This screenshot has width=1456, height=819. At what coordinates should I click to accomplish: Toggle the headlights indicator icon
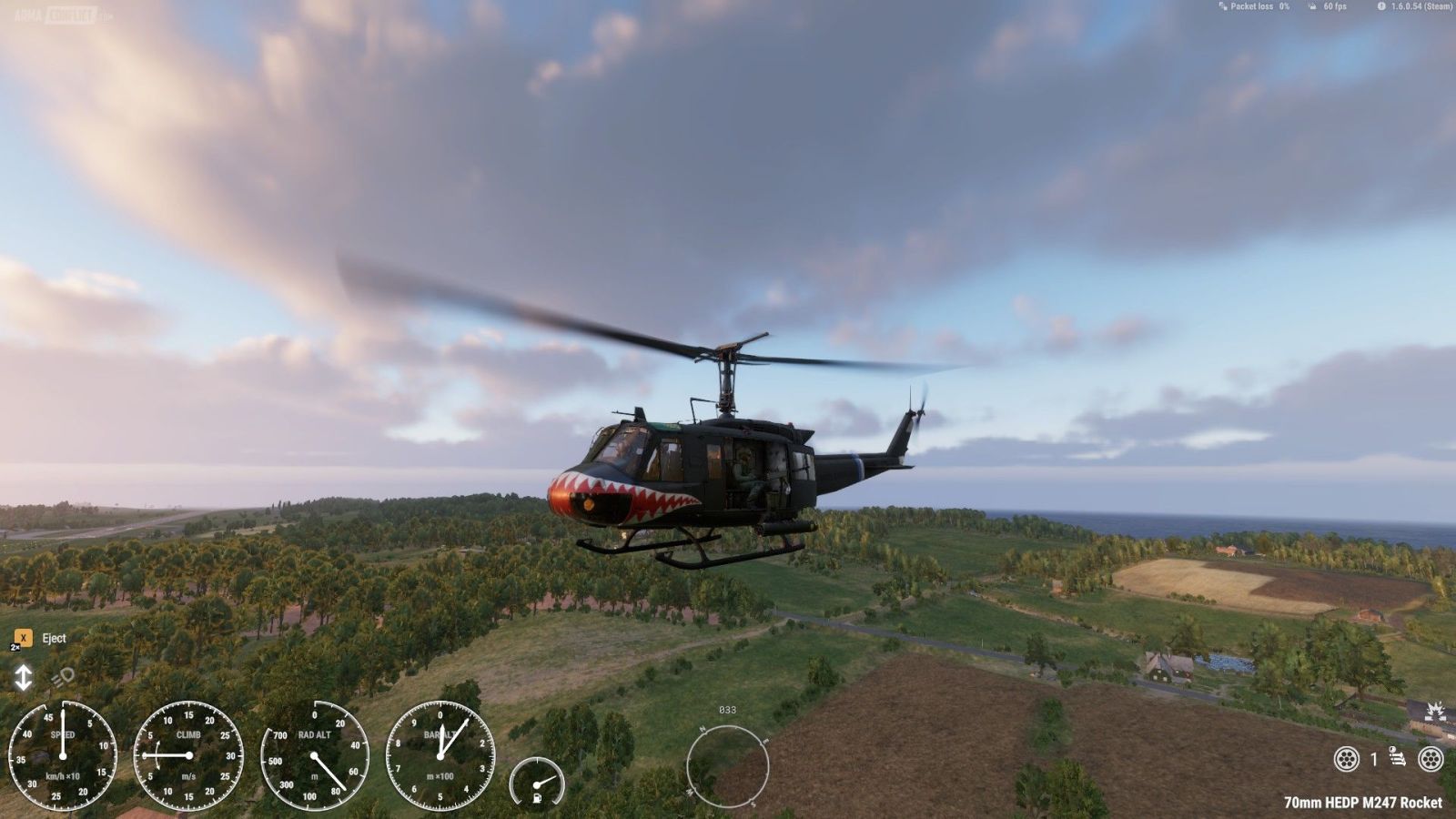pyautogui.click(x=62, y=677)
